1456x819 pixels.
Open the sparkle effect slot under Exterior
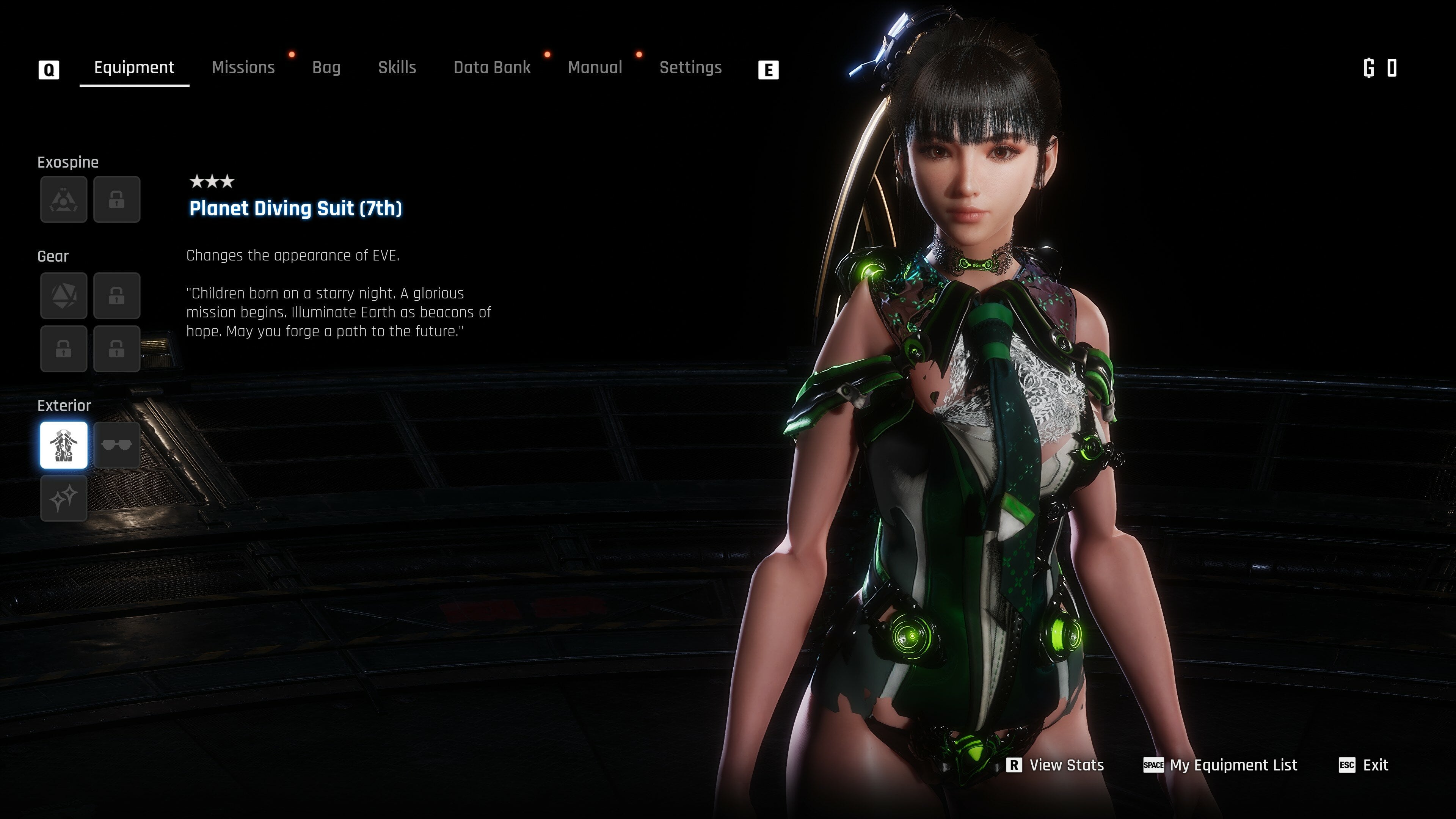pyautogui.click(x=63, y=498)
